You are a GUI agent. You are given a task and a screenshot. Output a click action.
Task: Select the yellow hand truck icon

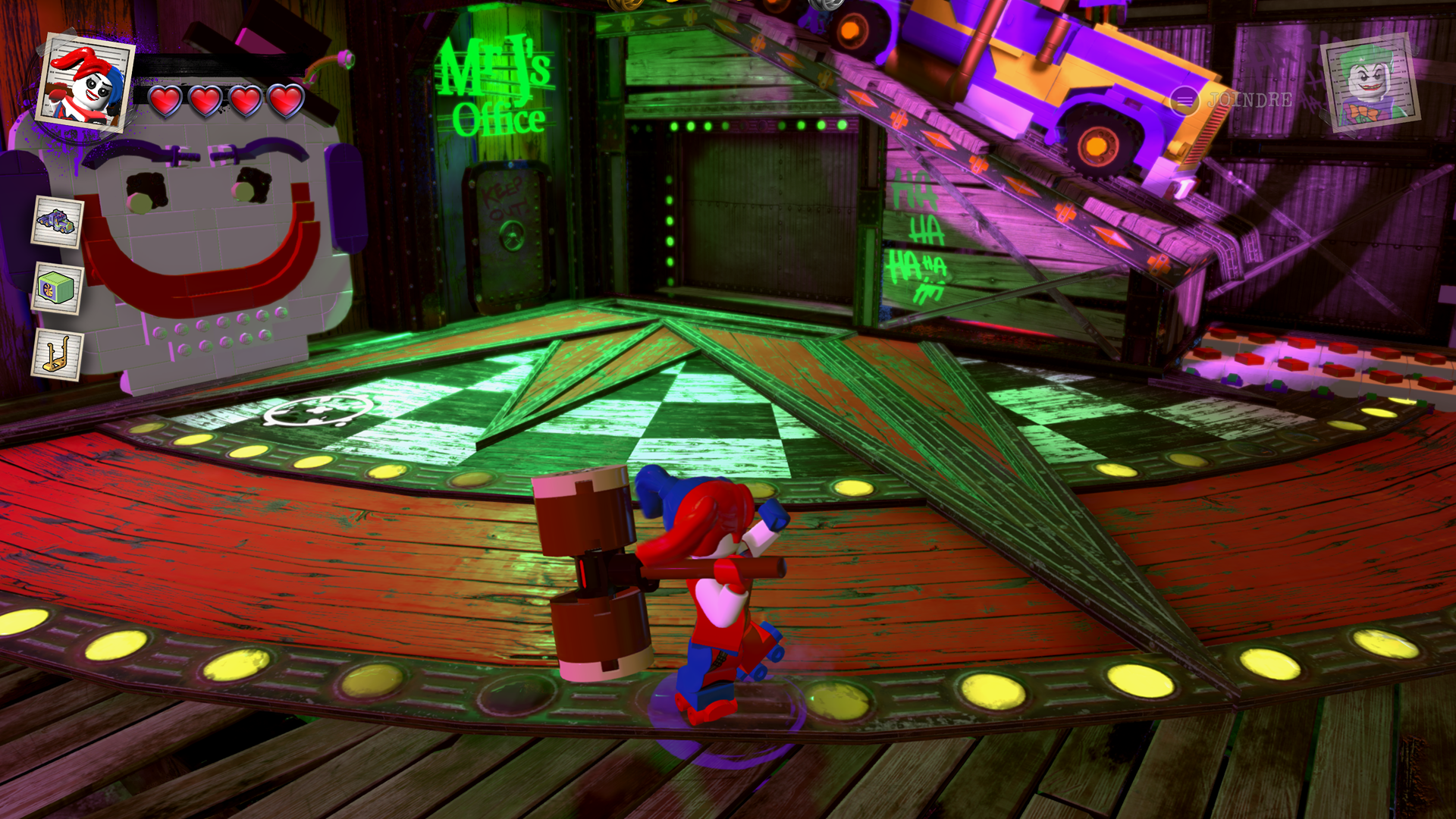[58, 355]
